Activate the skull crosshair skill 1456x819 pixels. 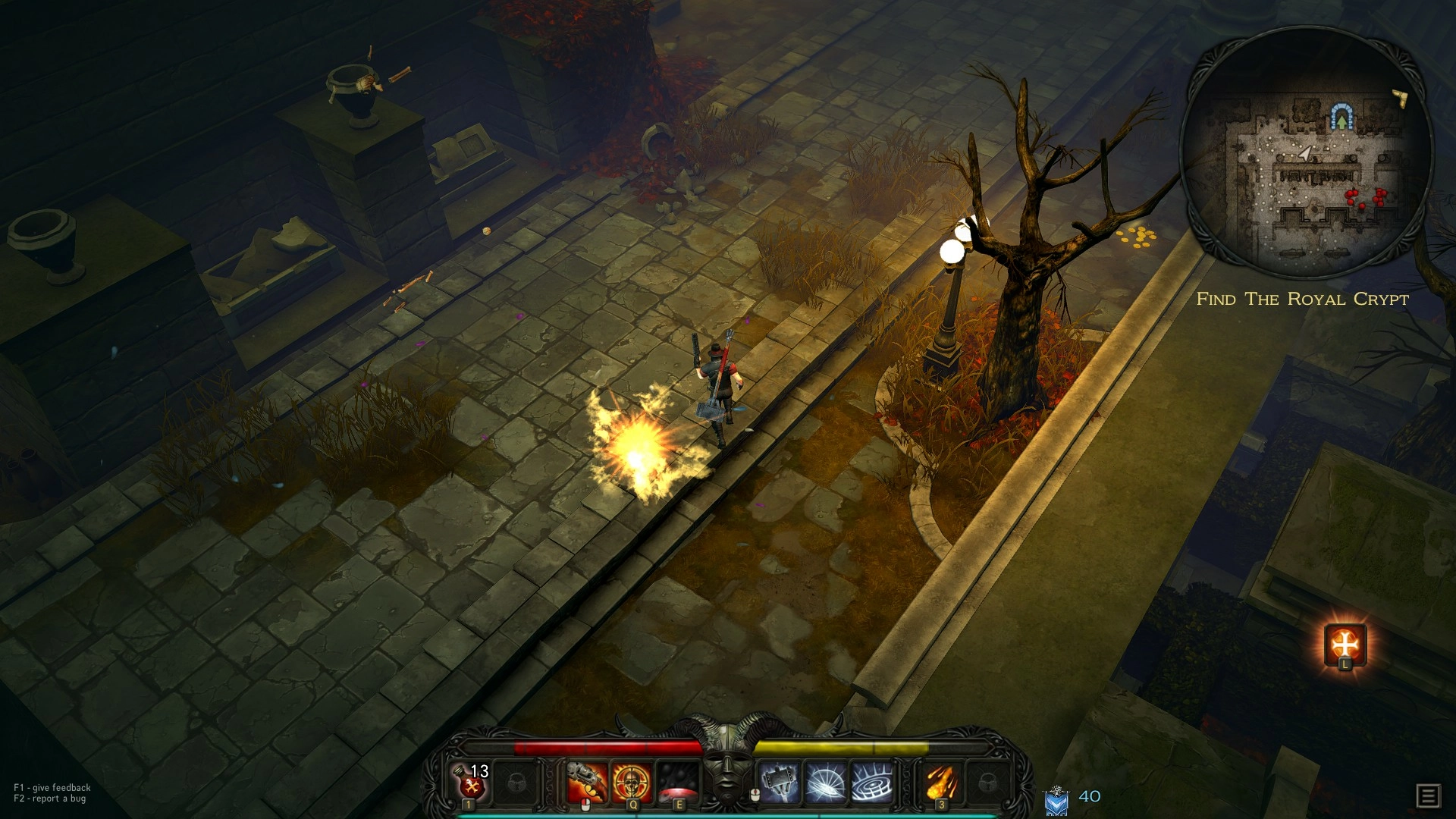click(632, 783)
